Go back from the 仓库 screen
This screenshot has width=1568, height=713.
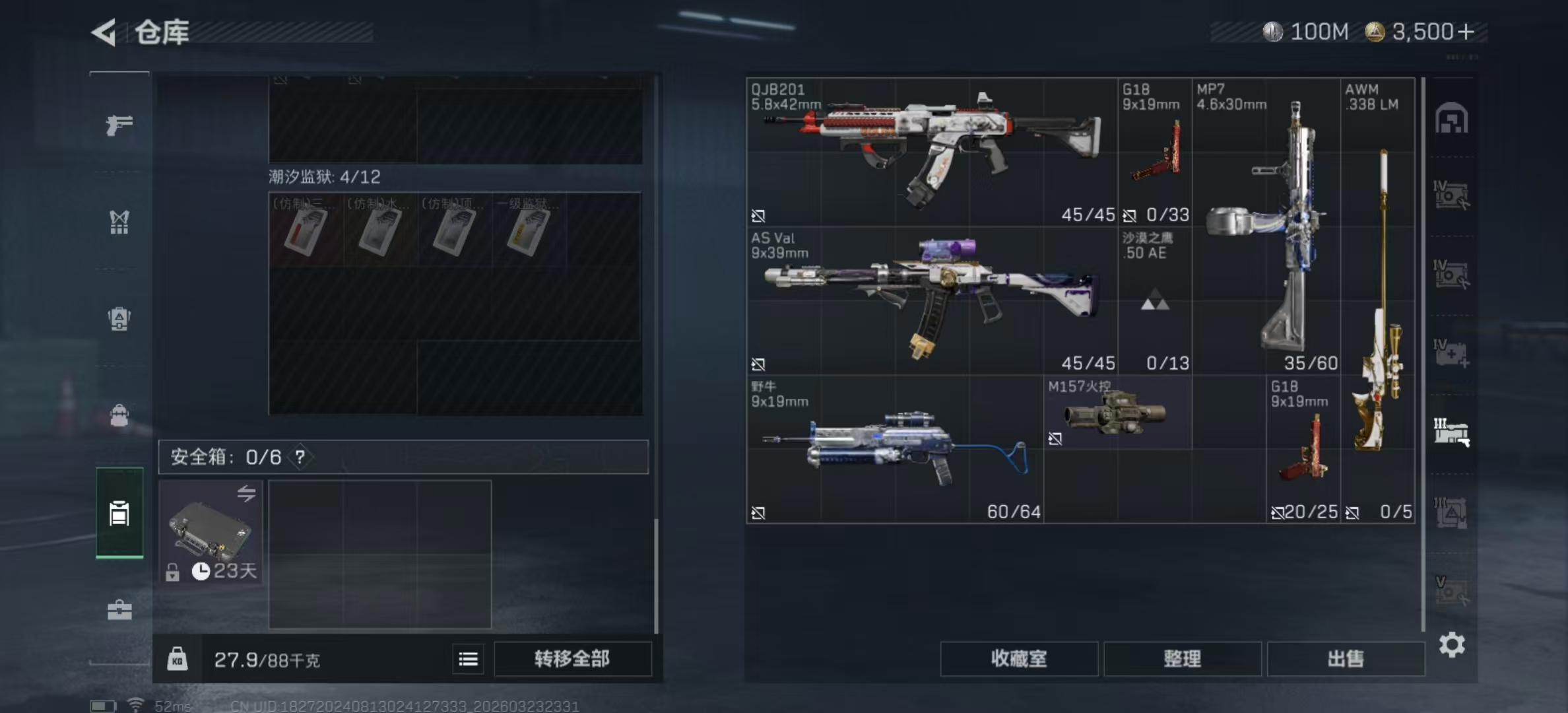[x=104, y=32]
